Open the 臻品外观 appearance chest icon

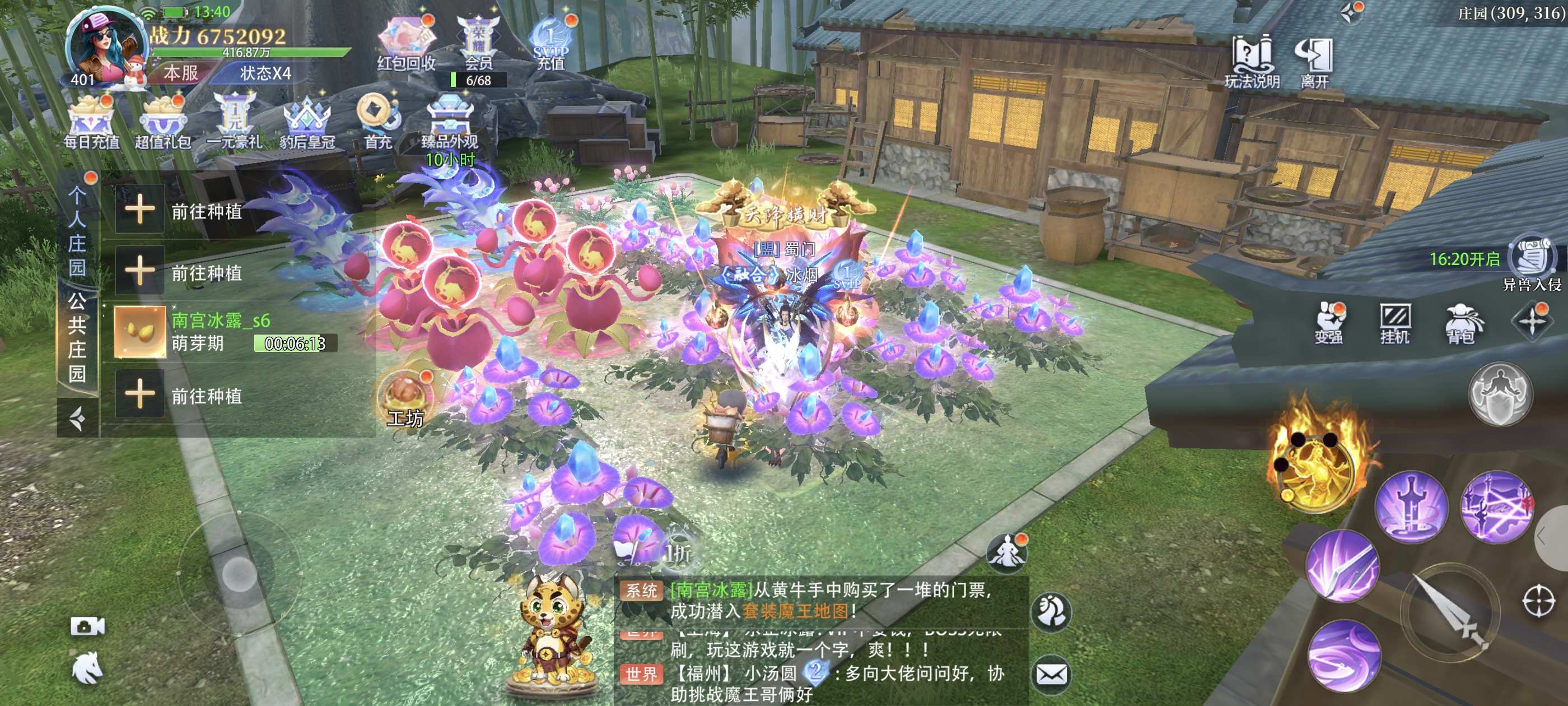pos(449,122)
